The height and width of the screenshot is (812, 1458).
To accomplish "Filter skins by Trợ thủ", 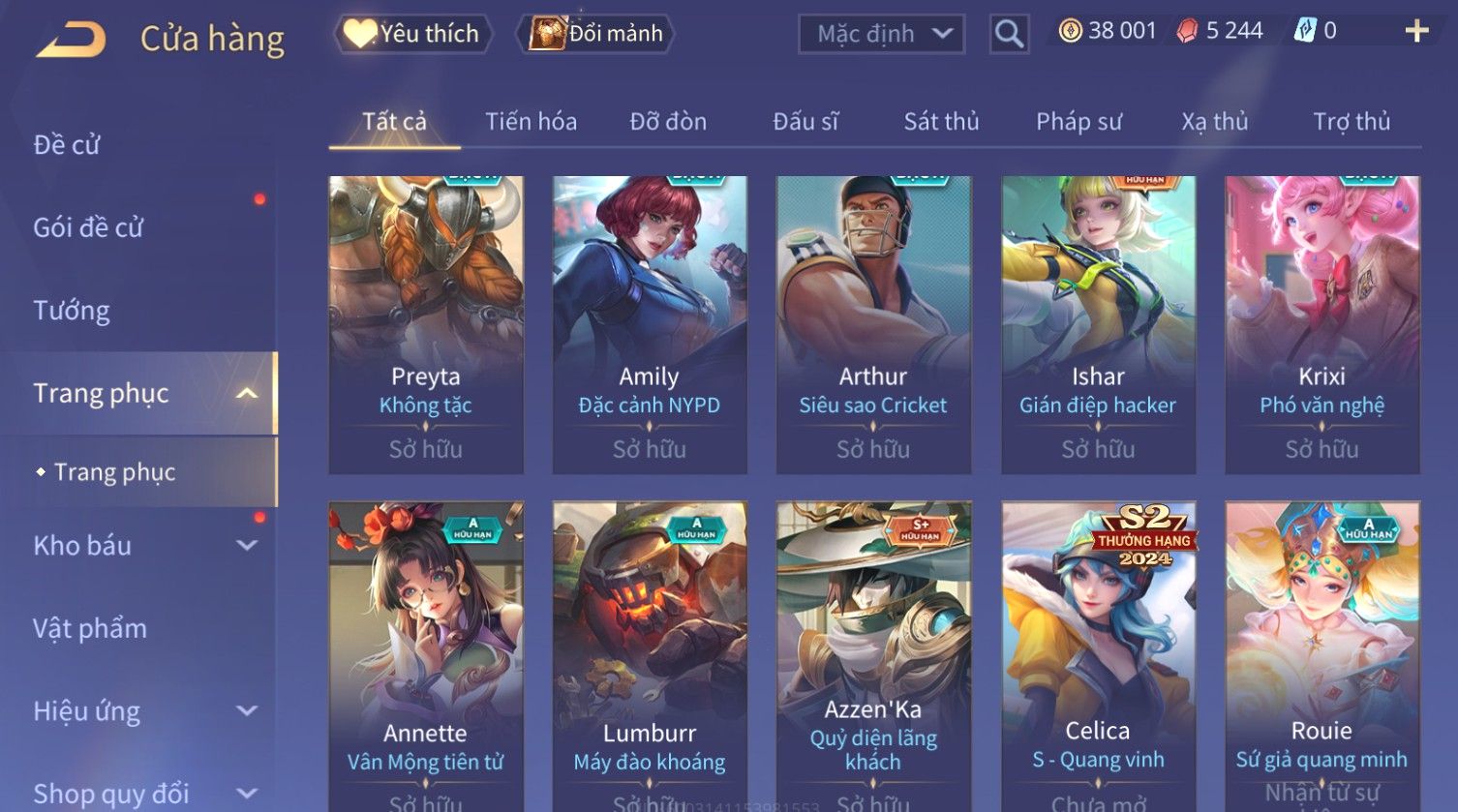I will click(1352, 122).
